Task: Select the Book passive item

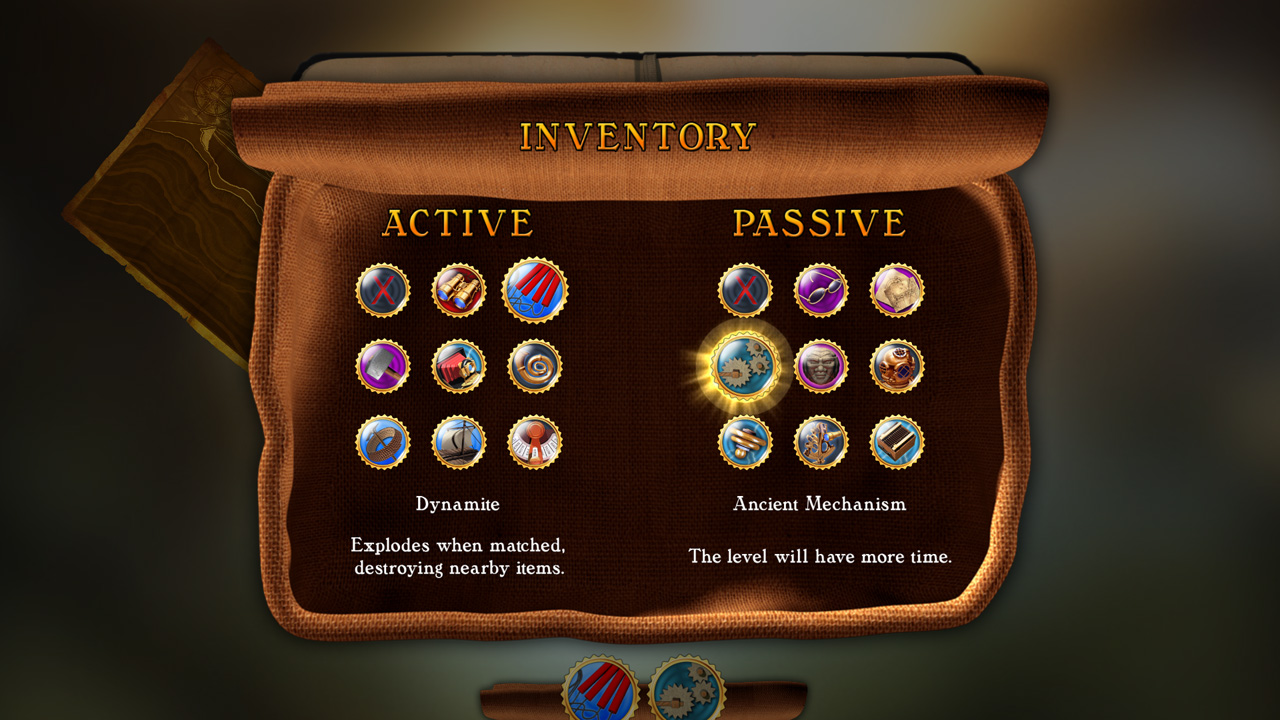Action: coord(897,442)
